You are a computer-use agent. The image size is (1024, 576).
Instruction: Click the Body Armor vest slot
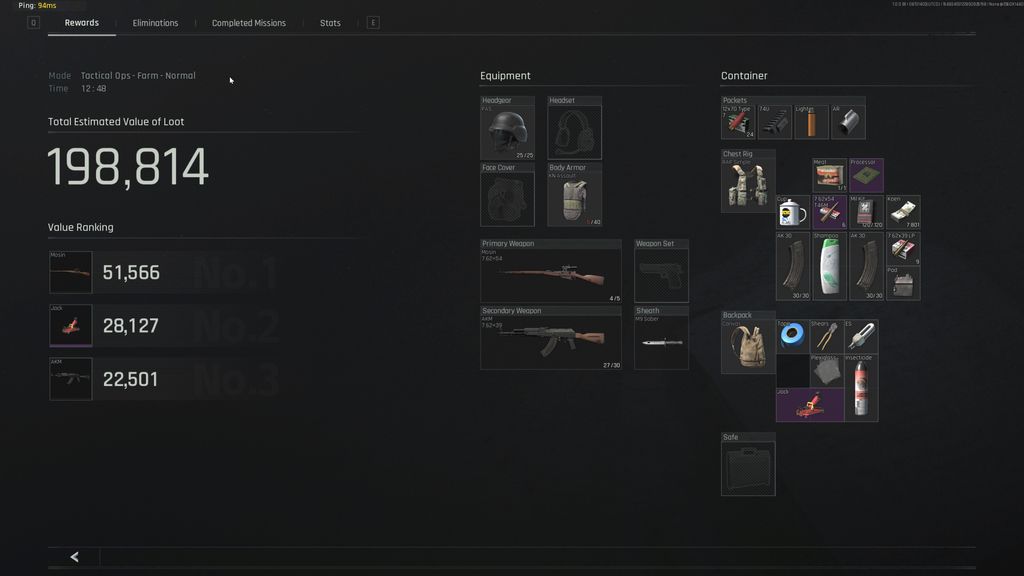point(574,196)
